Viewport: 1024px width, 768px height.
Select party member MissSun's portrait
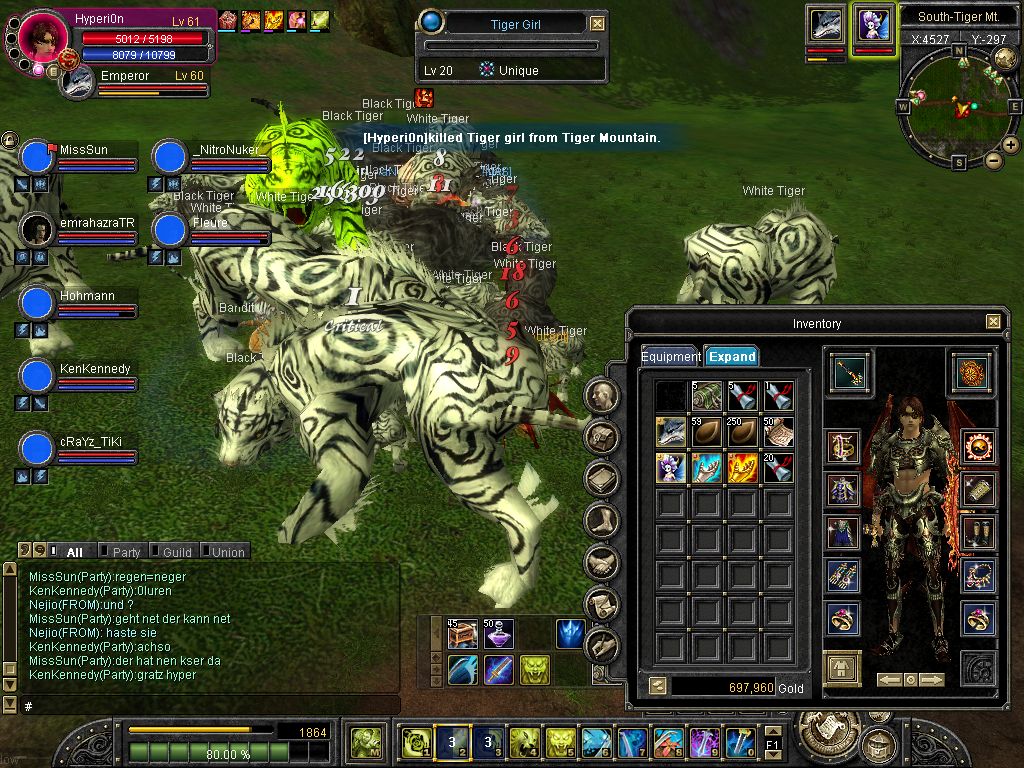[x=37, y=158]
